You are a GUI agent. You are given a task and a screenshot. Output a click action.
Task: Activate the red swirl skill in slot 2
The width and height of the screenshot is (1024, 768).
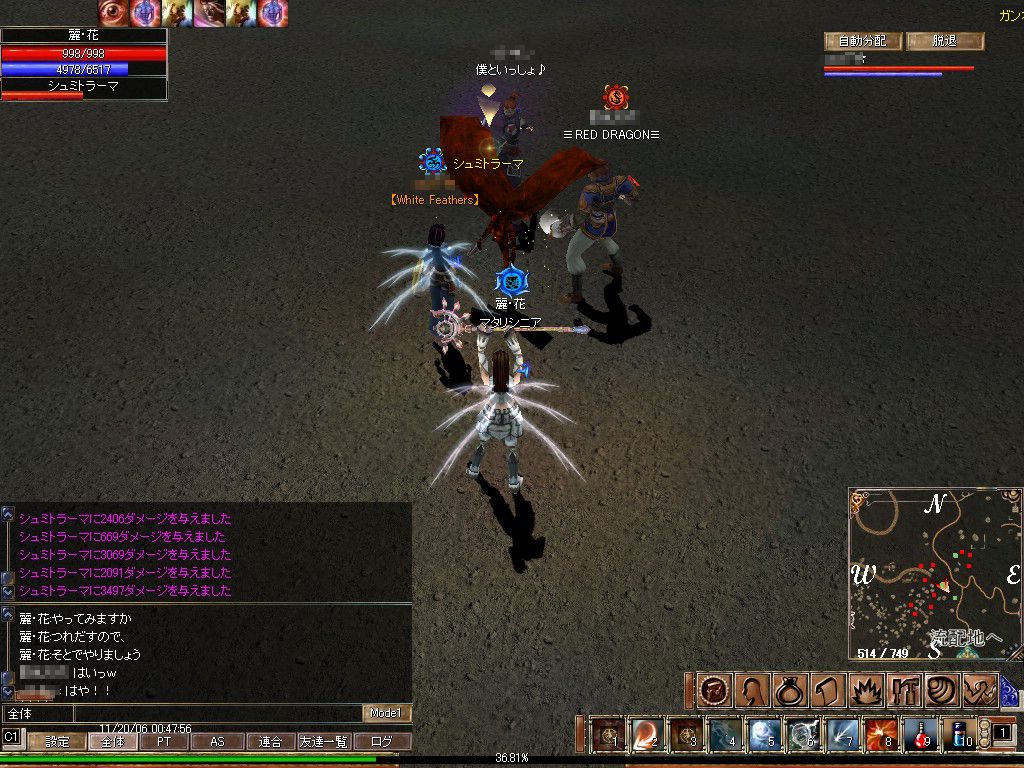click(647, 735)
